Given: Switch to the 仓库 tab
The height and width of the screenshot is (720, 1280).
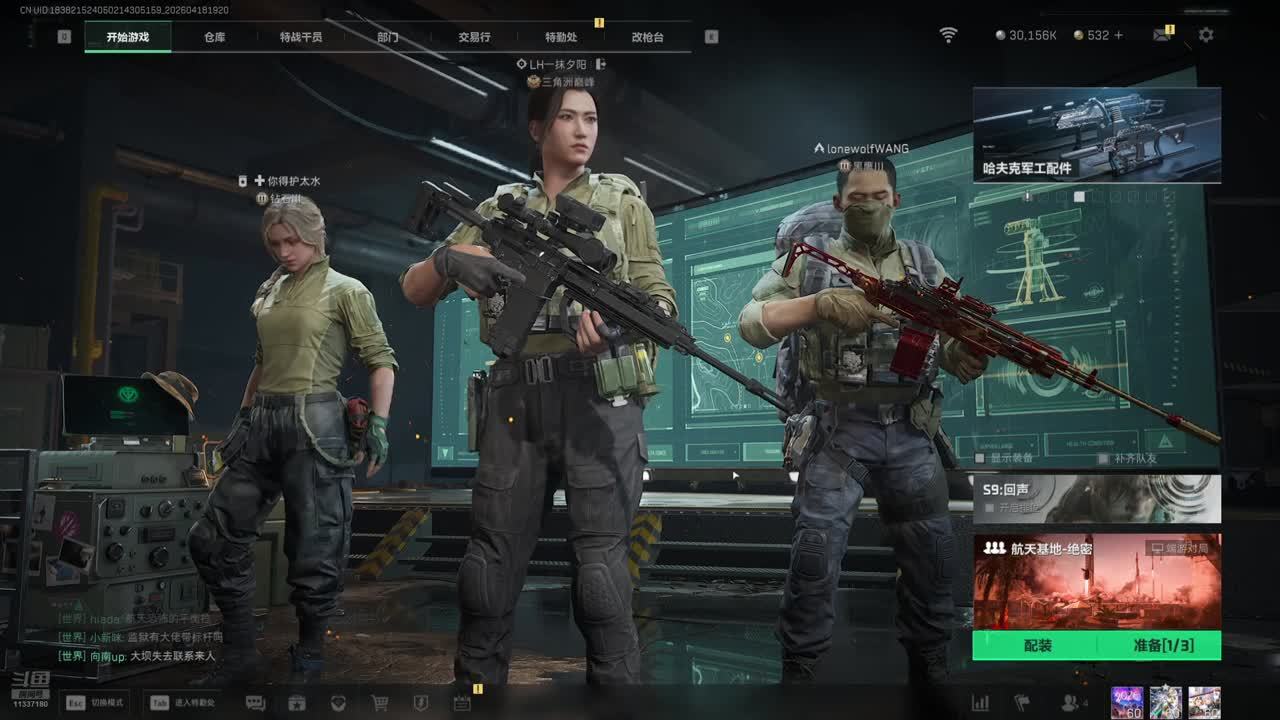Looking at the screenshot, I should click(214, 37).
